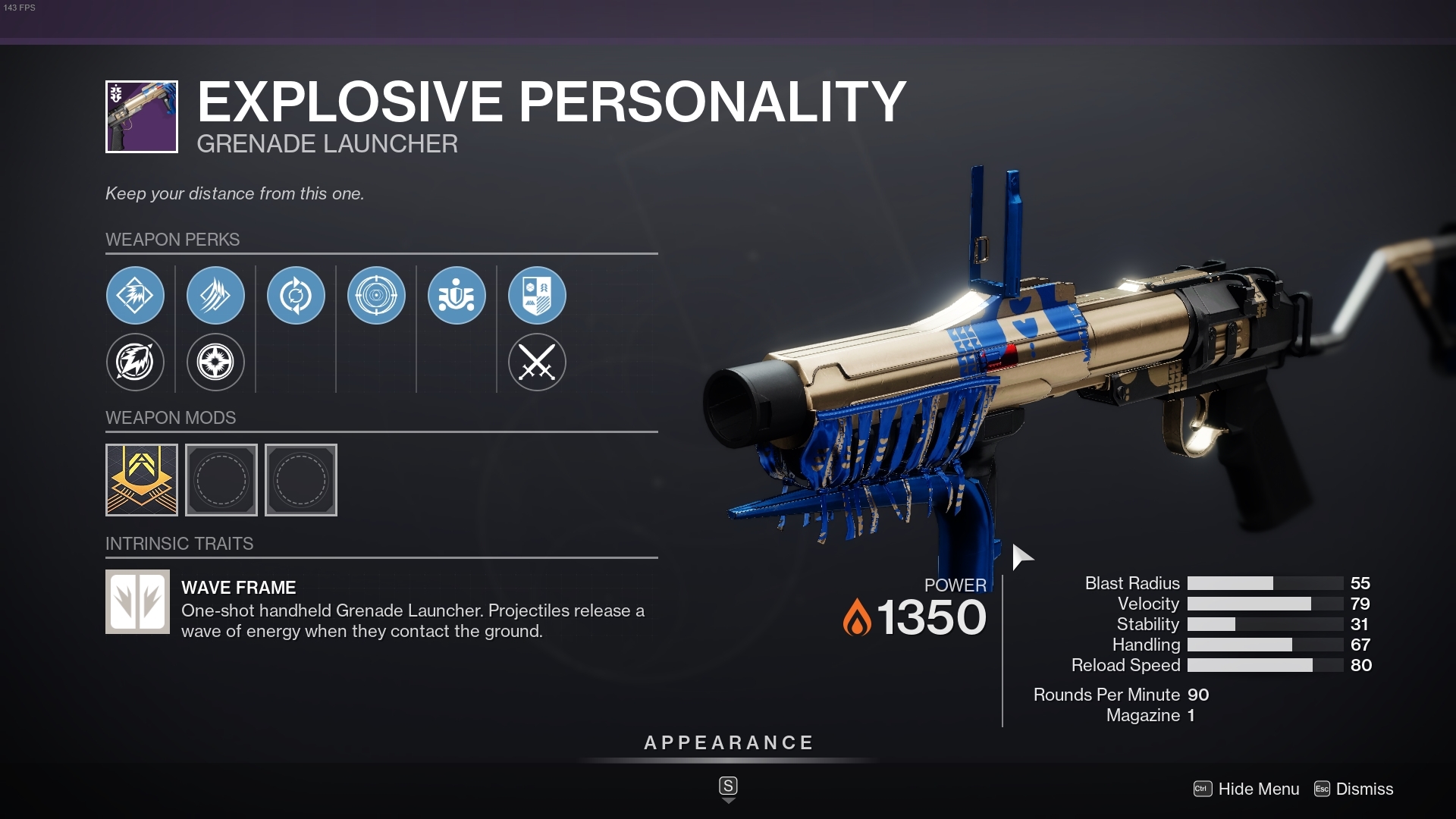Screen dimensions: 1456x819
Task: Click the S platform icon at bottom center
Action: (727, 787)
